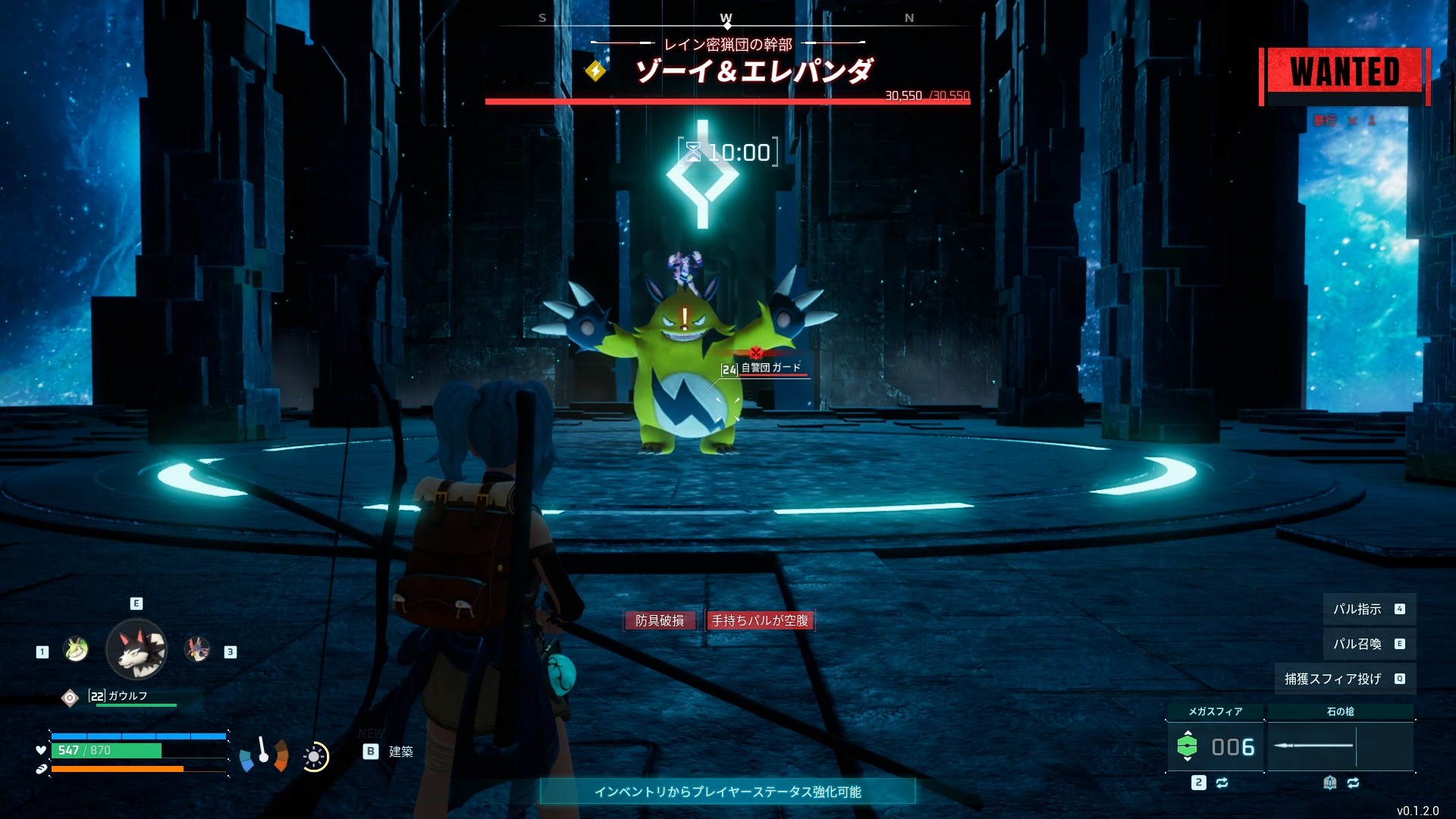Viewport: 1456px width, 819px height.
Task: Choose the 捕獲スフィア投げ command
Action: coord(1344,679)
